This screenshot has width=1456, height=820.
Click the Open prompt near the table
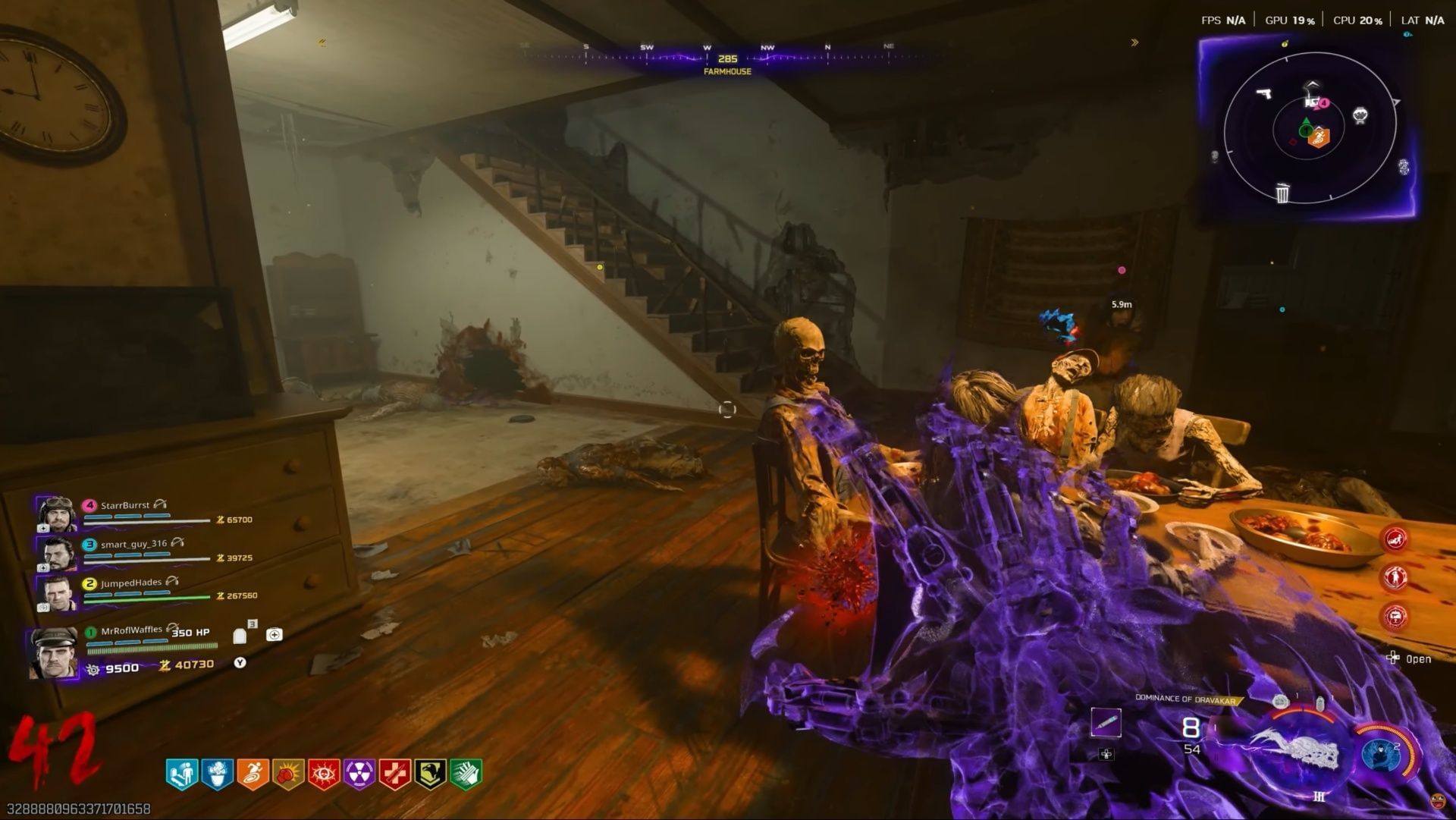pyautogui.click(x=1415, y=659)
